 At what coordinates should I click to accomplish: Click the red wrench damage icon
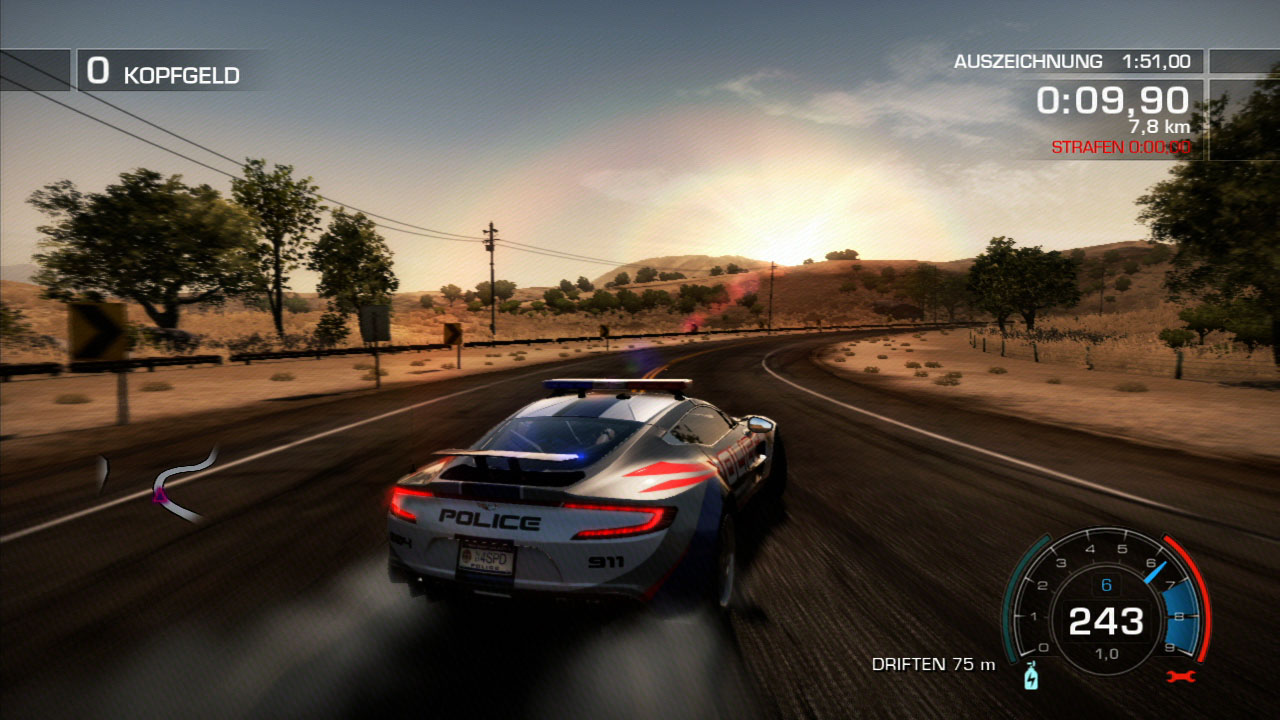point(1180,676)
